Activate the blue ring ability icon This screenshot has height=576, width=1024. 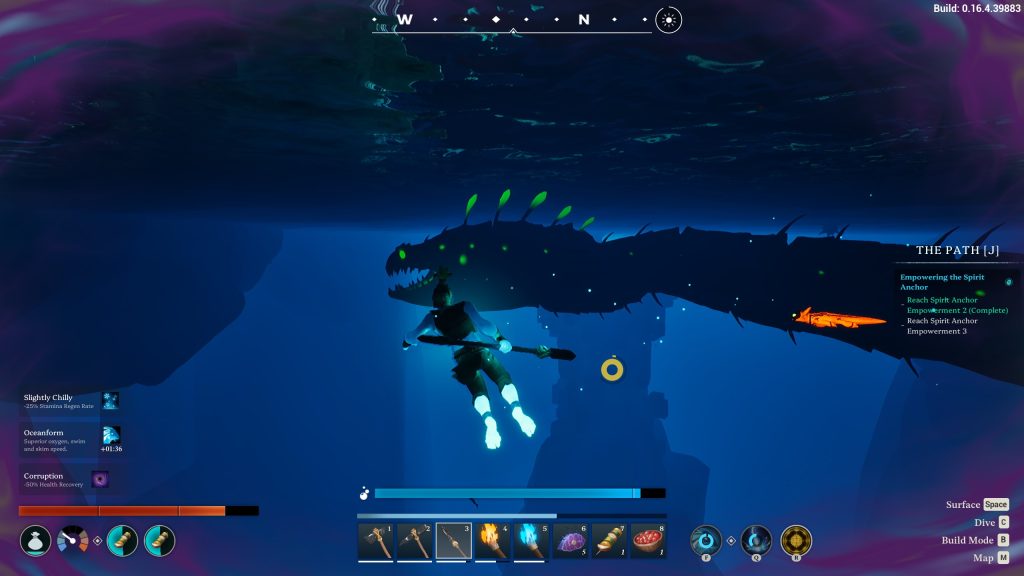(x=706, y=540)
